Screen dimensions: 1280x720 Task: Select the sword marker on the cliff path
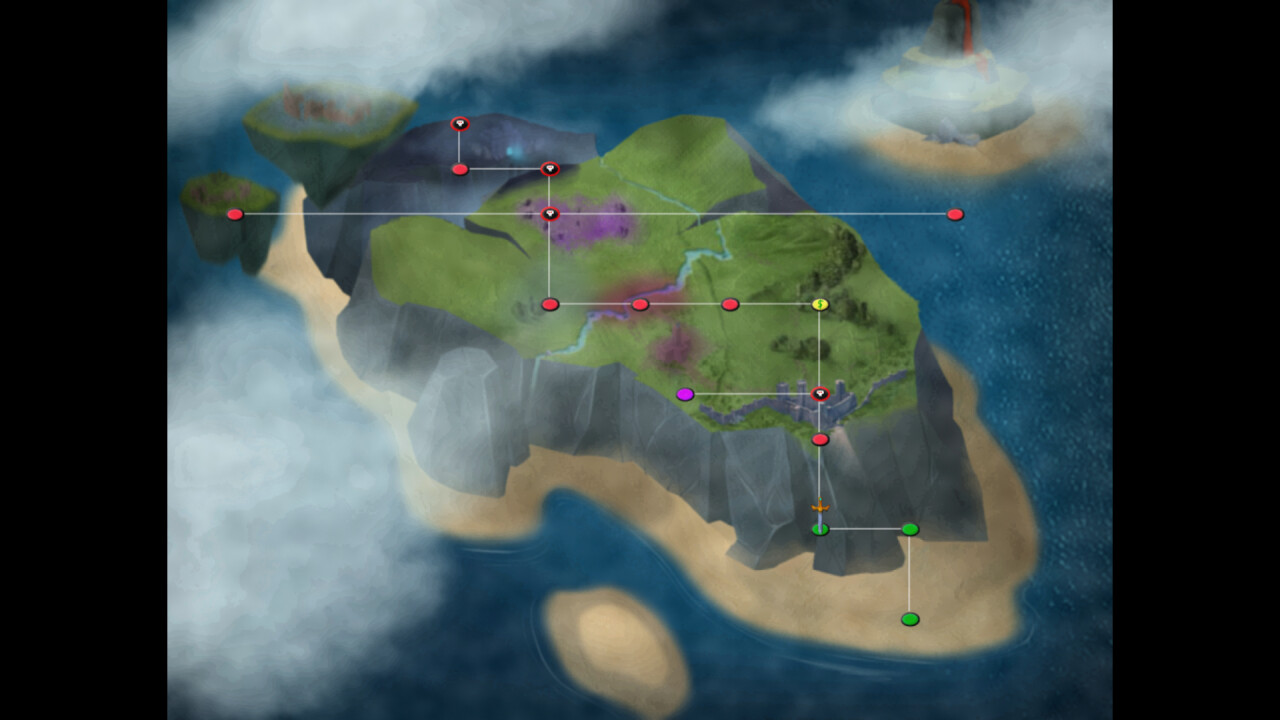pyautogui.click(x=819, y=508)
